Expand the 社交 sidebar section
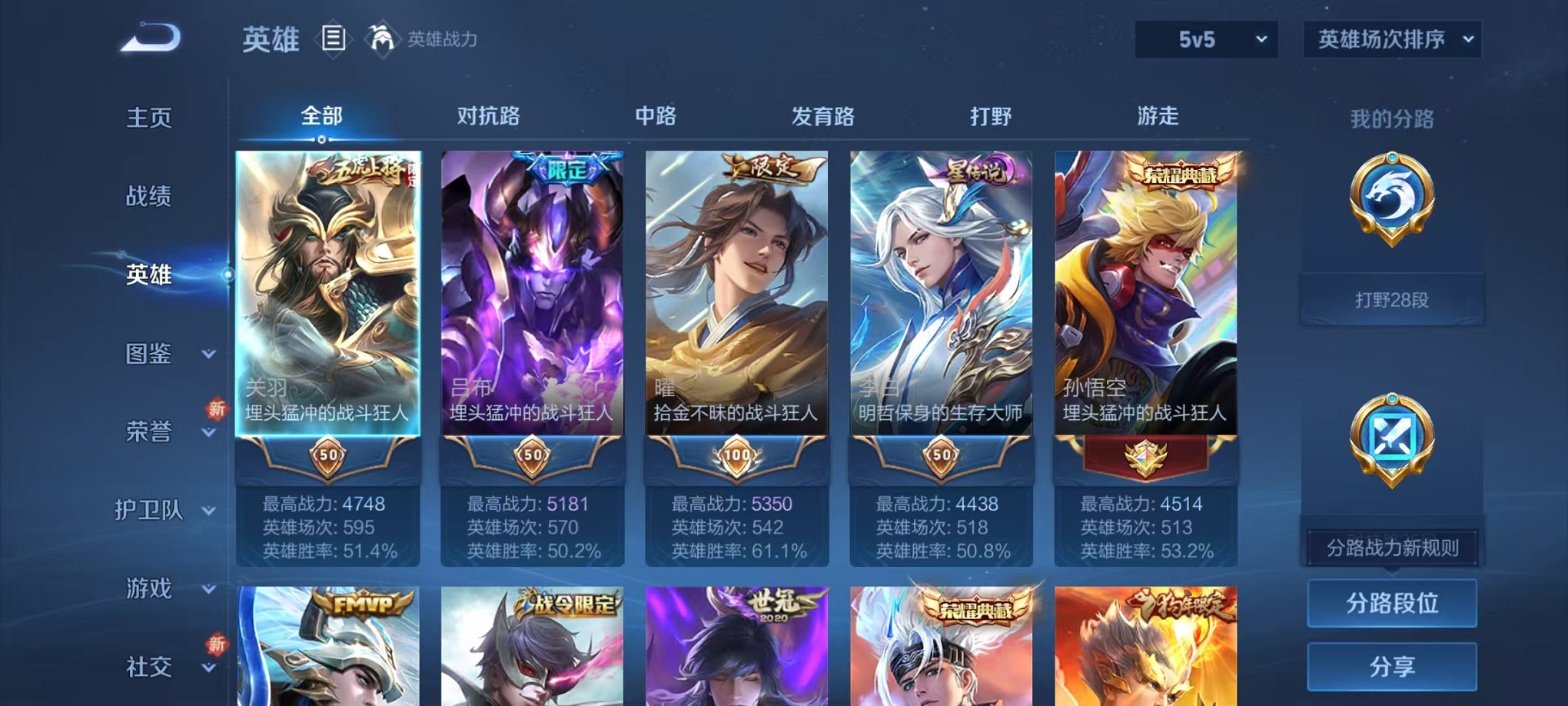Screen dimensions: 1568x706 tap(151, 668)
